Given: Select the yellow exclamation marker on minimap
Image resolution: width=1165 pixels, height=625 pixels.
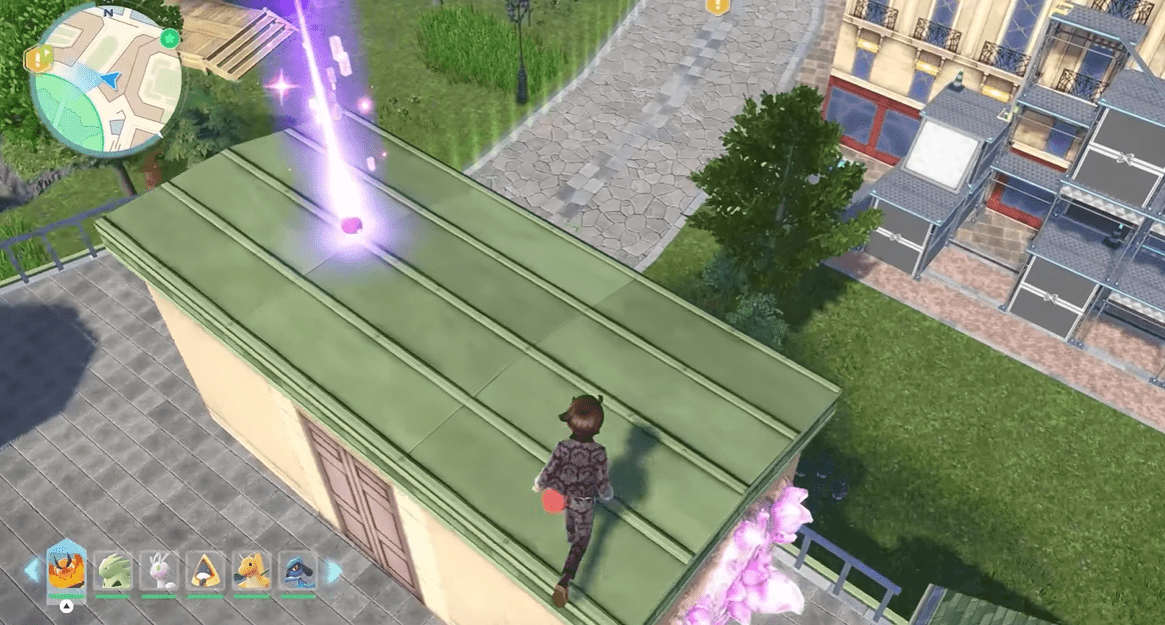Looking at the screenshot, I should [x=35, y=59].
